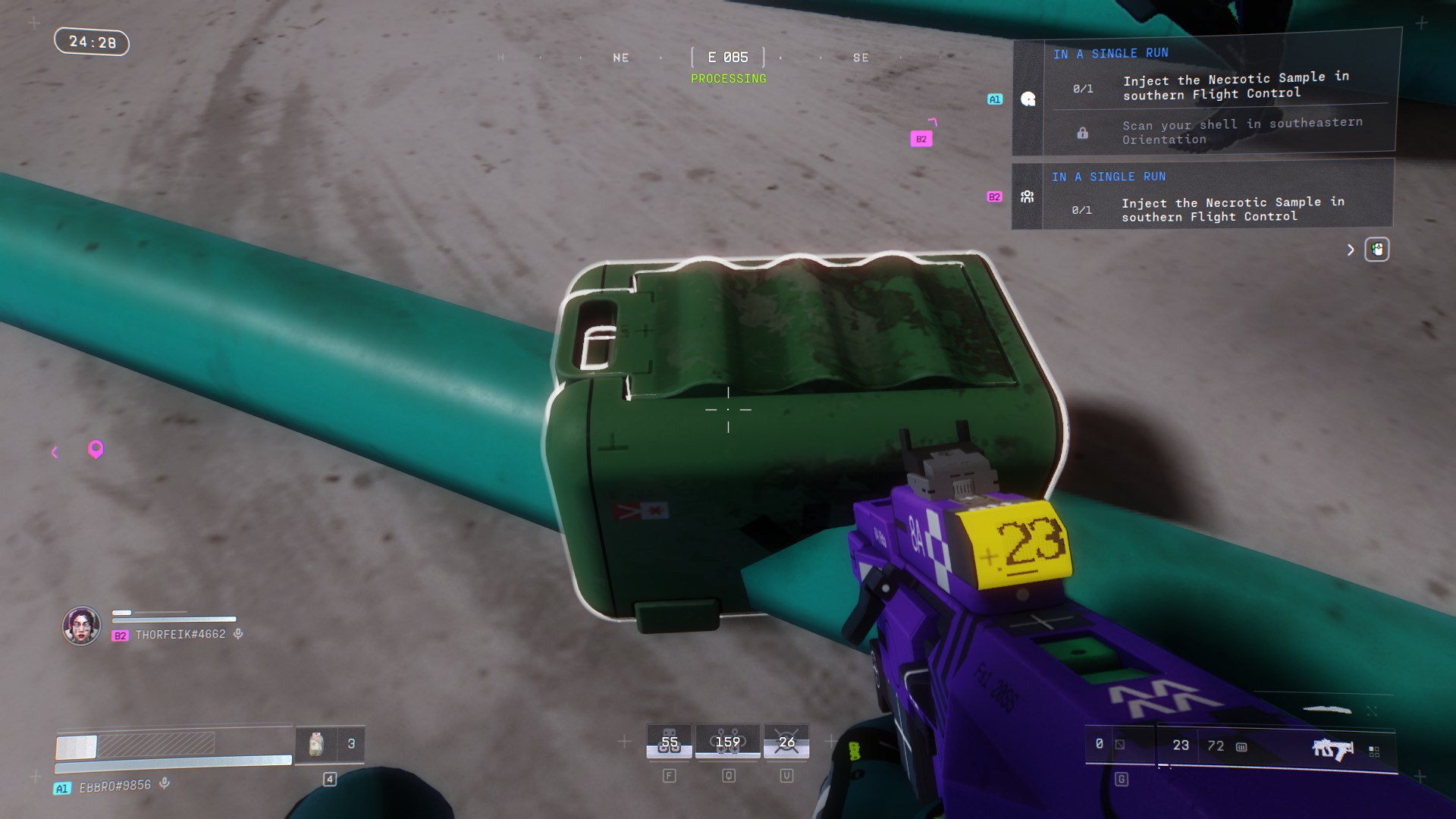Image resolution: width=1456 pixels, height=819 pixels.
Task: Use the consumable slot holding 3 items
Action: coord(329,744)
